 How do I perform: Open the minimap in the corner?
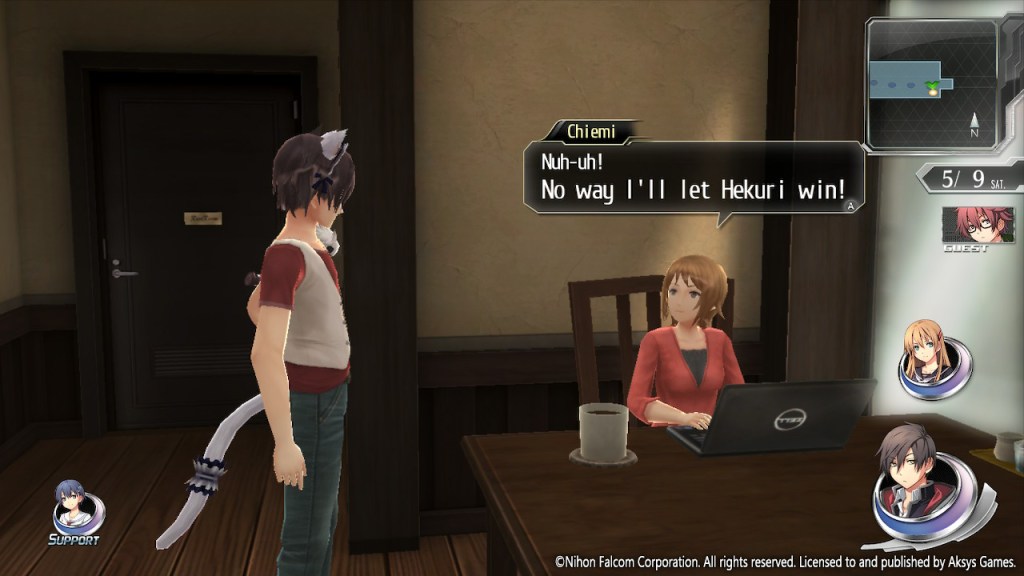pyautogui.click(x=932, y=84)
